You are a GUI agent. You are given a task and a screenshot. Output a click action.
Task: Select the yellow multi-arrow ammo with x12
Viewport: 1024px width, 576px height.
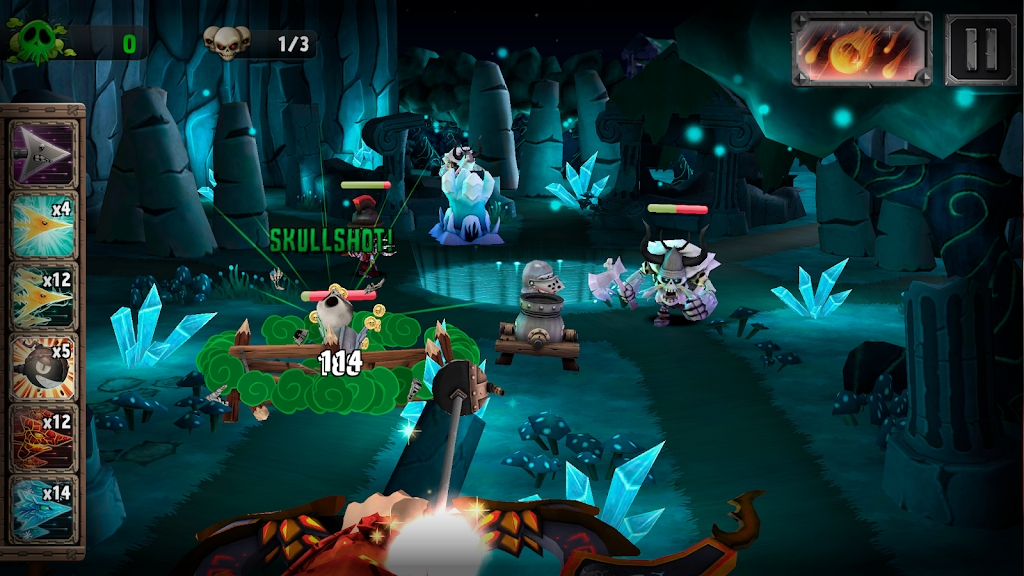point(43,295)
